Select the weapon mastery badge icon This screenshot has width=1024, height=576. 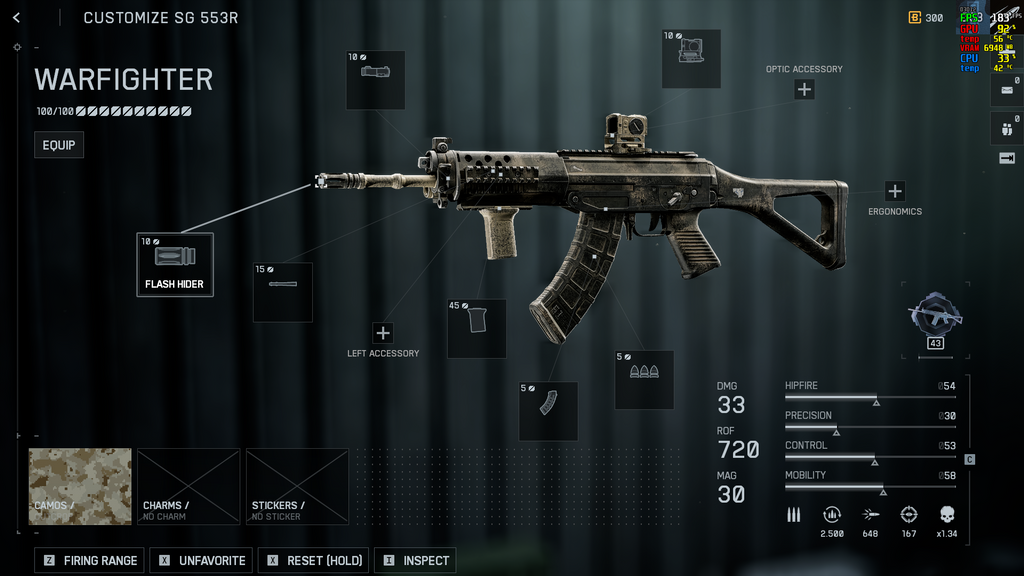pos(935,314)
